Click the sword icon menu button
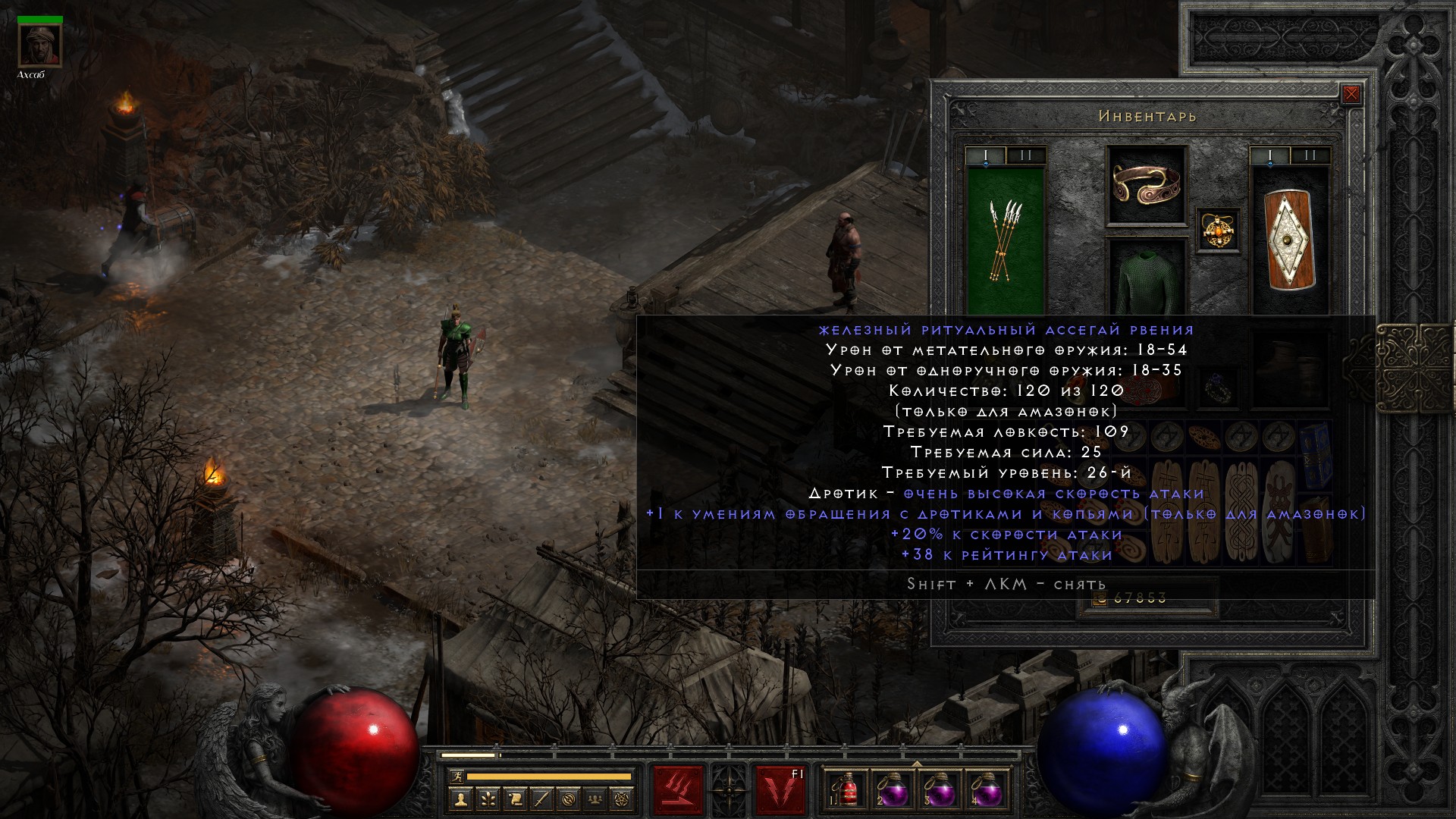This screenshot has width=1456, height=819. click(542, 799)
